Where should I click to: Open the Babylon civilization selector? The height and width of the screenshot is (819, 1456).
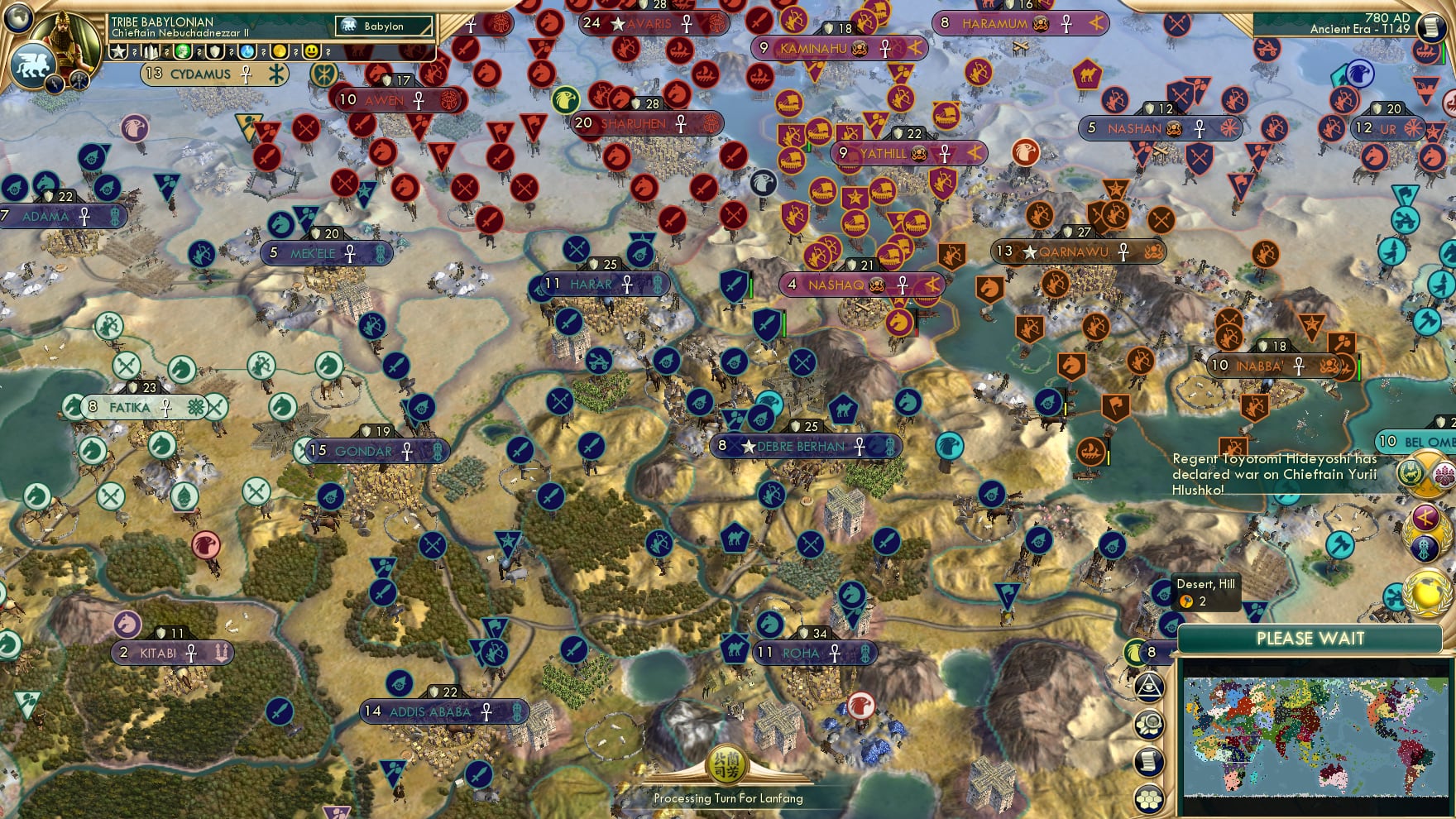(384, 26)
